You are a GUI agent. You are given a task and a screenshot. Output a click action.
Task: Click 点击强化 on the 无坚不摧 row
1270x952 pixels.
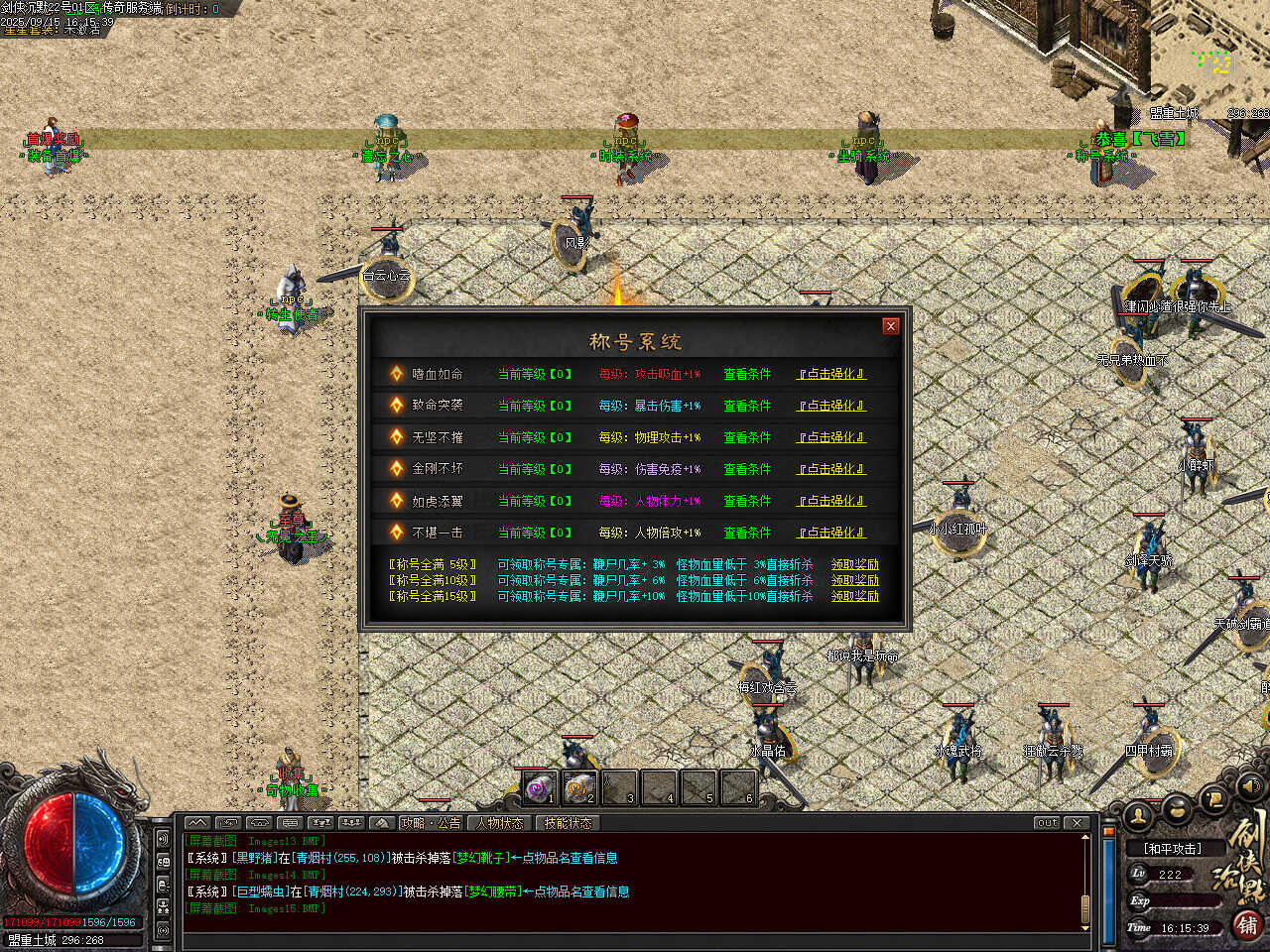(831, 437)
